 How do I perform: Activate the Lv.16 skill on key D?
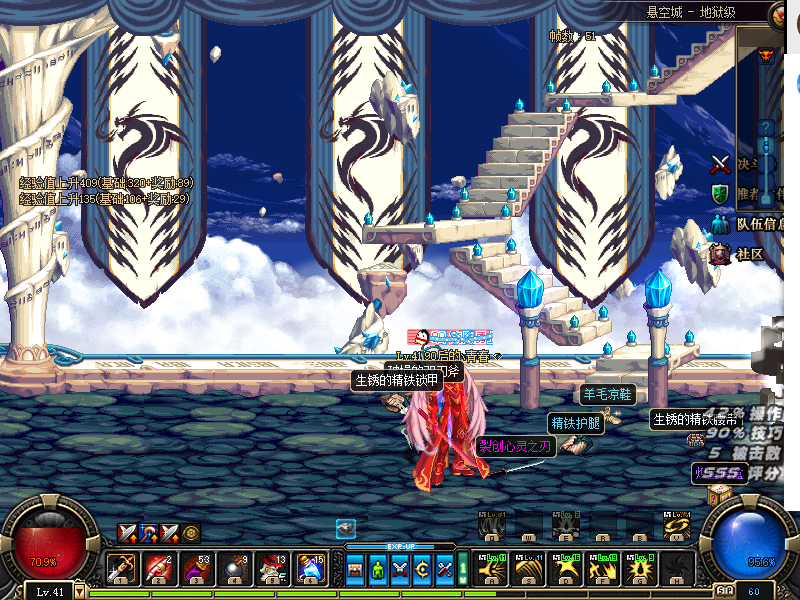pyautogui.click(x=567, y=569)
